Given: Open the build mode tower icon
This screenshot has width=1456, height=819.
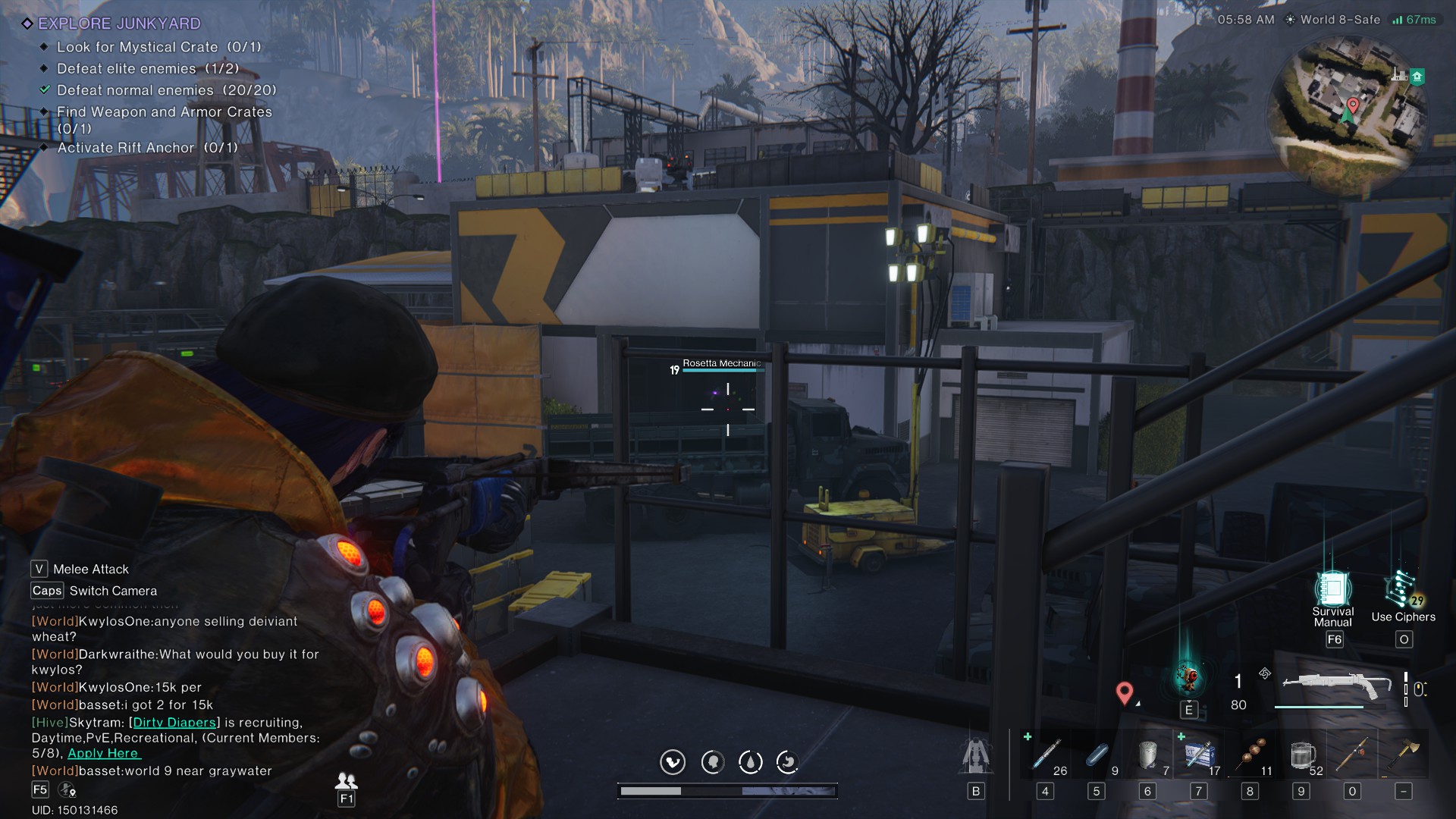Looking at the screenshot, I should point(976,755).
